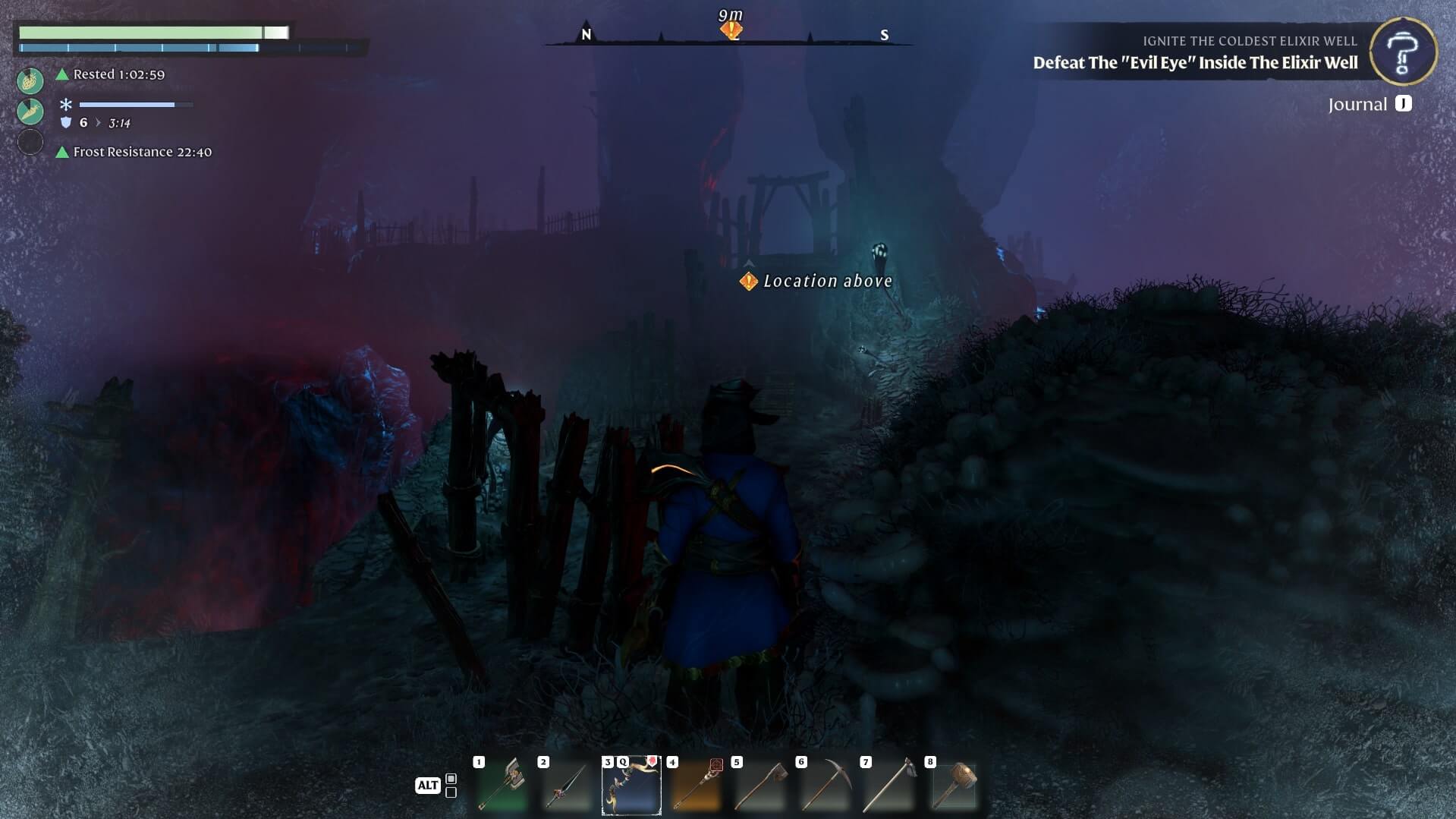Pick the pickaxe in hotbar slot 6
Screen dimensions: 1456x819
(x=825, y=785)
